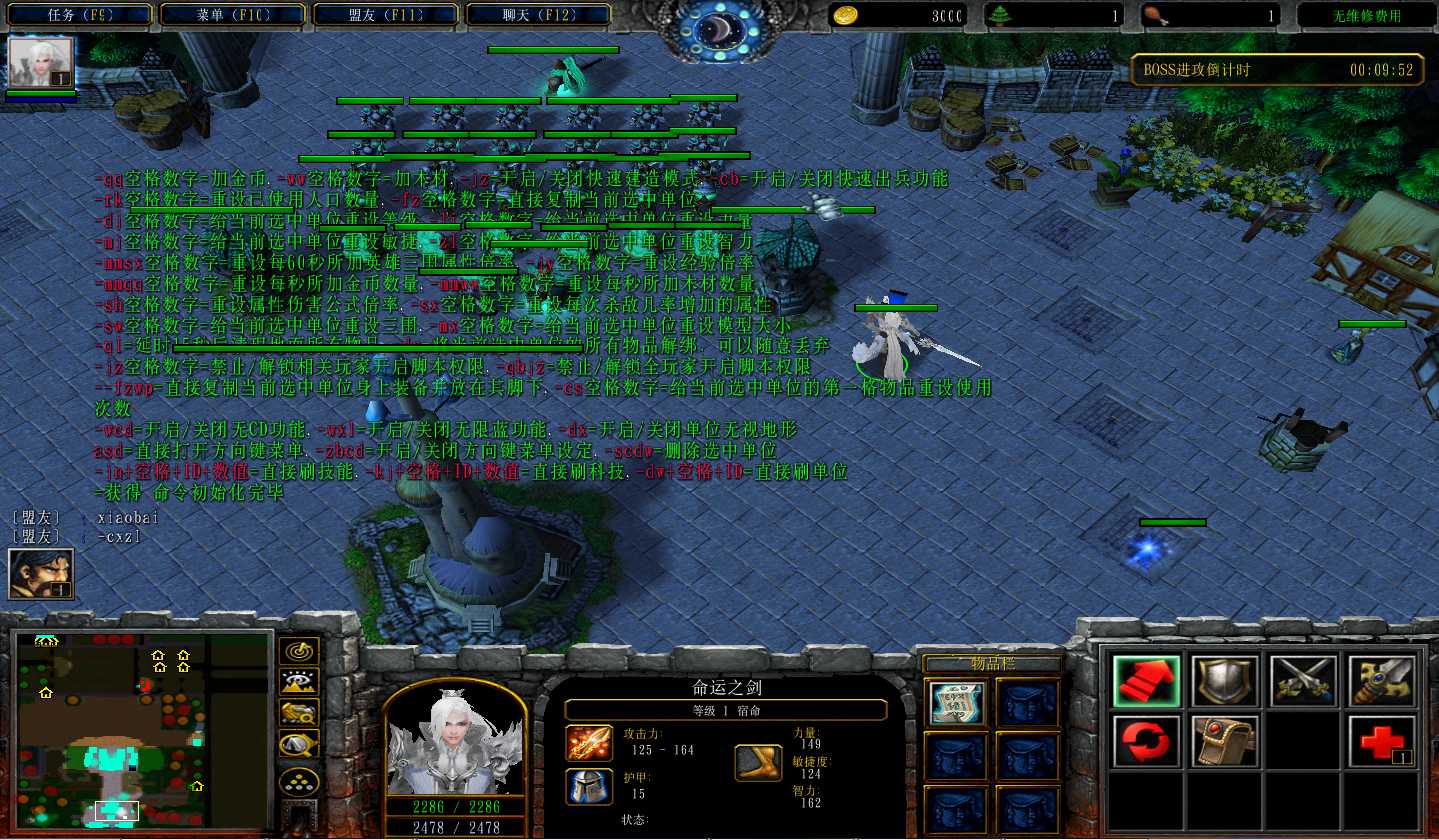Open the 聊天 (F12) chat log

click(540, 15)
